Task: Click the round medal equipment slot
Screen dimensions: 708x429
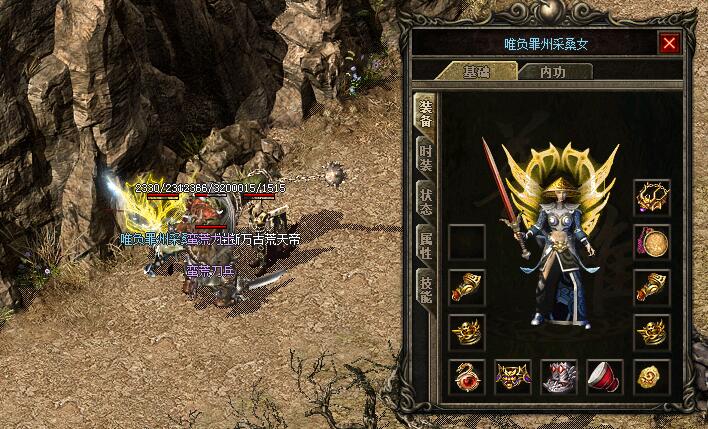Action: coord(651,242)
